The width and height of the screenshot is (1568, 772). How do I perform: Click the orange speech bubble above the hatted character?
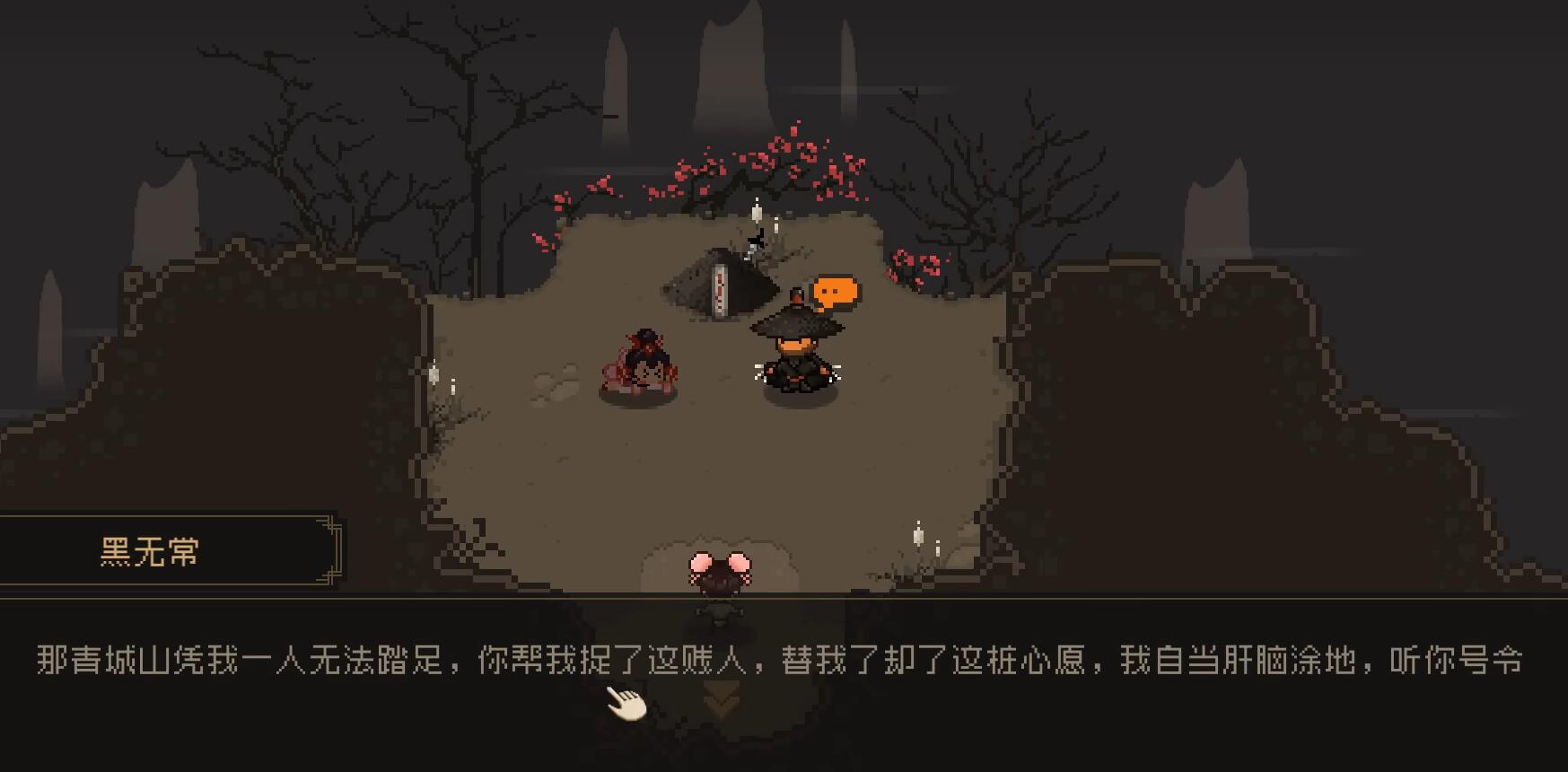pyautogui.click(x=836, y=289)
